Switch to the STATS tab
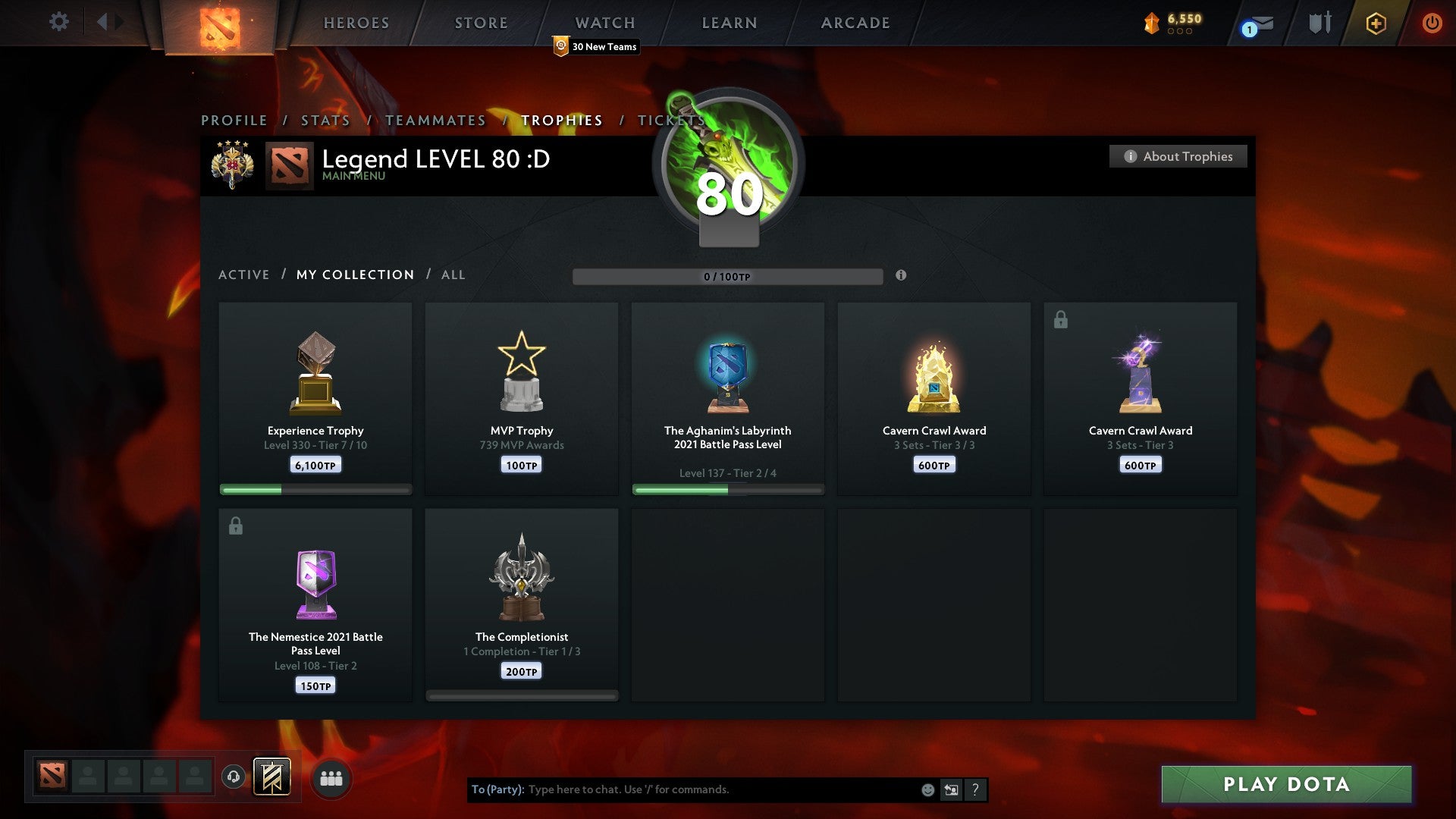 pos(325,120)
